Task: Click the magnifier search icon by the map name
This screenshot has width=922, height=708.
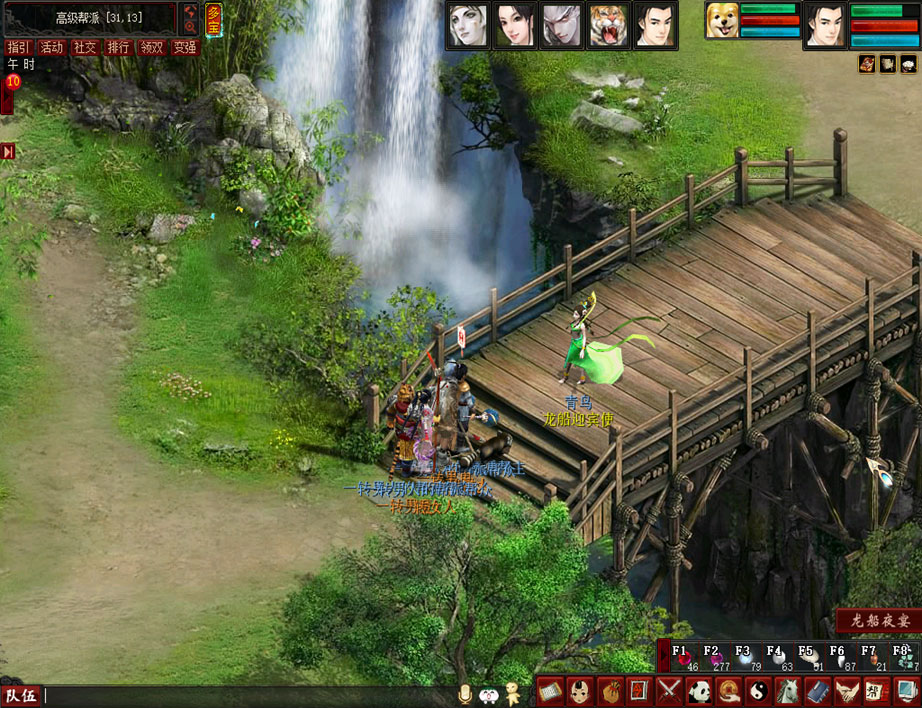Action: [x=191, y=27]
